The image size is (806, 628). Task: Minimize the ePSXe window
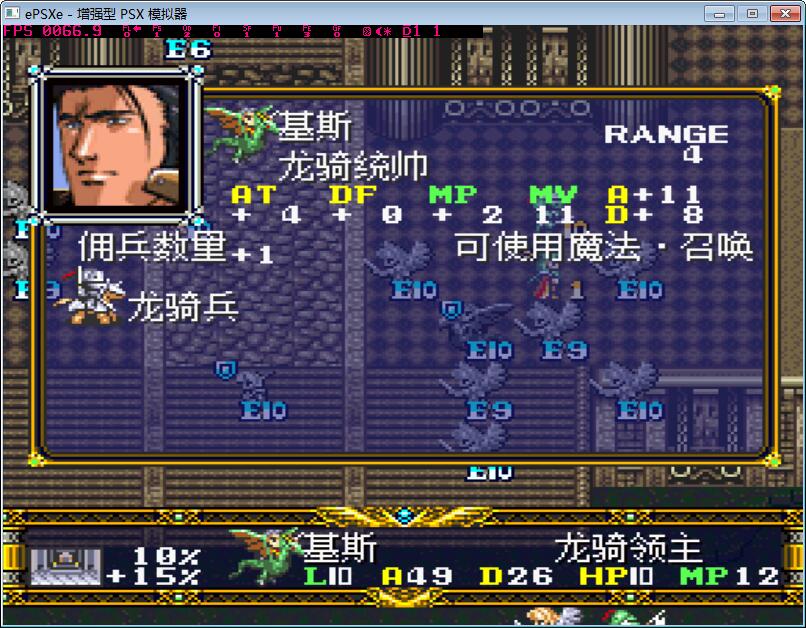[x=719, y=13]
